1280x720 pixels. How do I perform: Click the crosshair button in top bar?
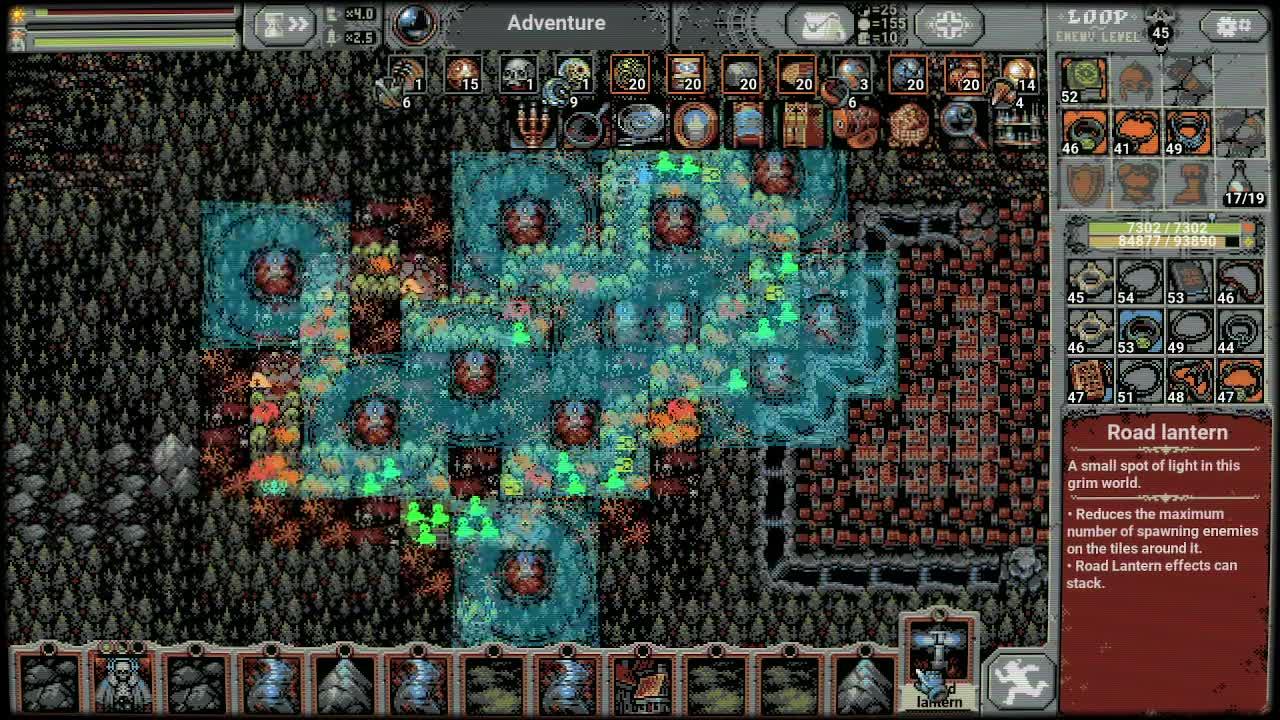(948, 25)
